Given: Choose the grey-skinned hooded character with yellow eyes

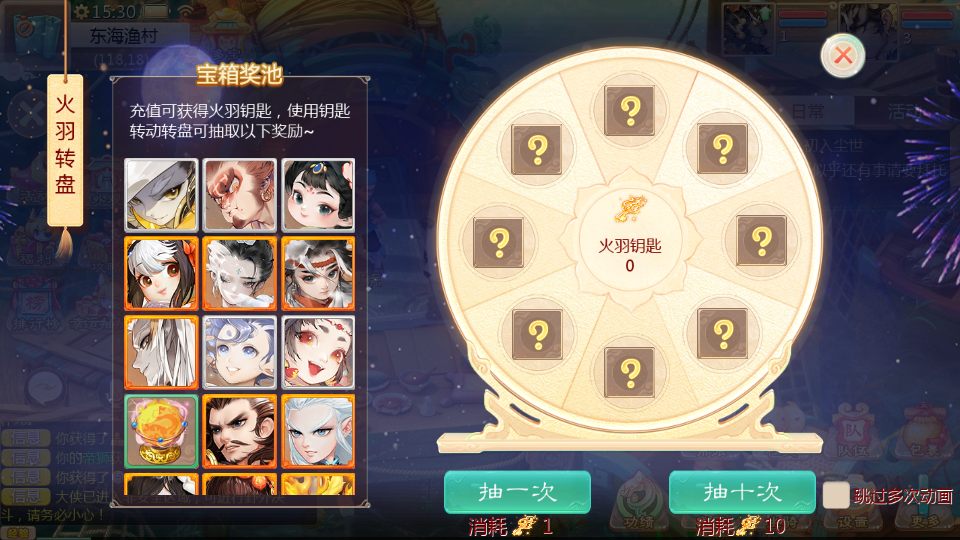Looking at the screenshot, I should point(161,195).
